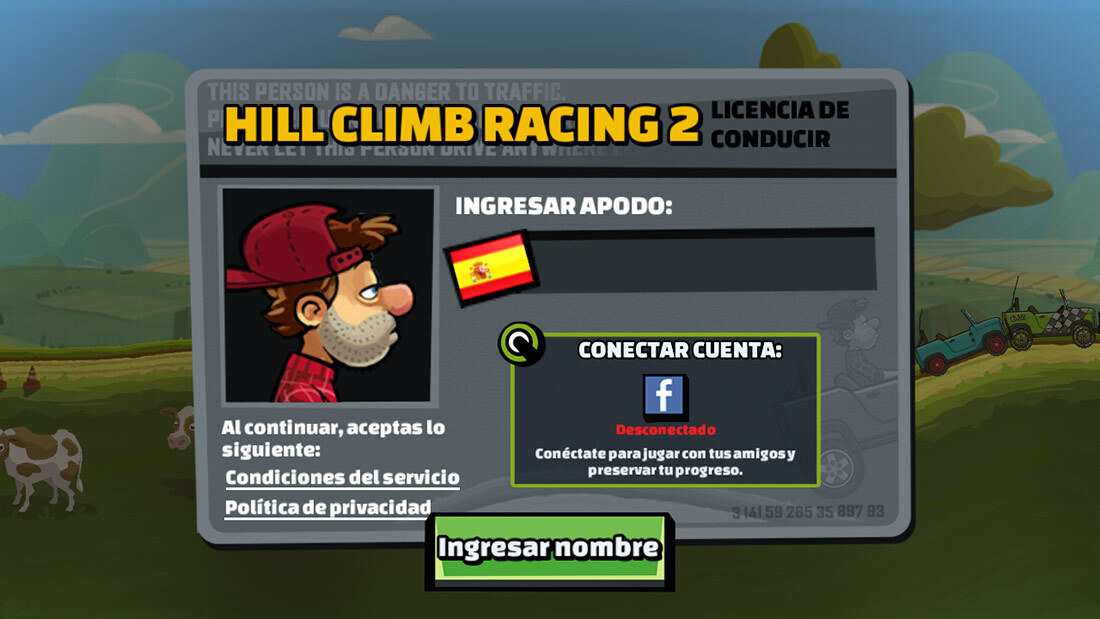Choose the Spain flag country selector
Viewport: 1100px width, 619px height.
[x=490, y=267]
